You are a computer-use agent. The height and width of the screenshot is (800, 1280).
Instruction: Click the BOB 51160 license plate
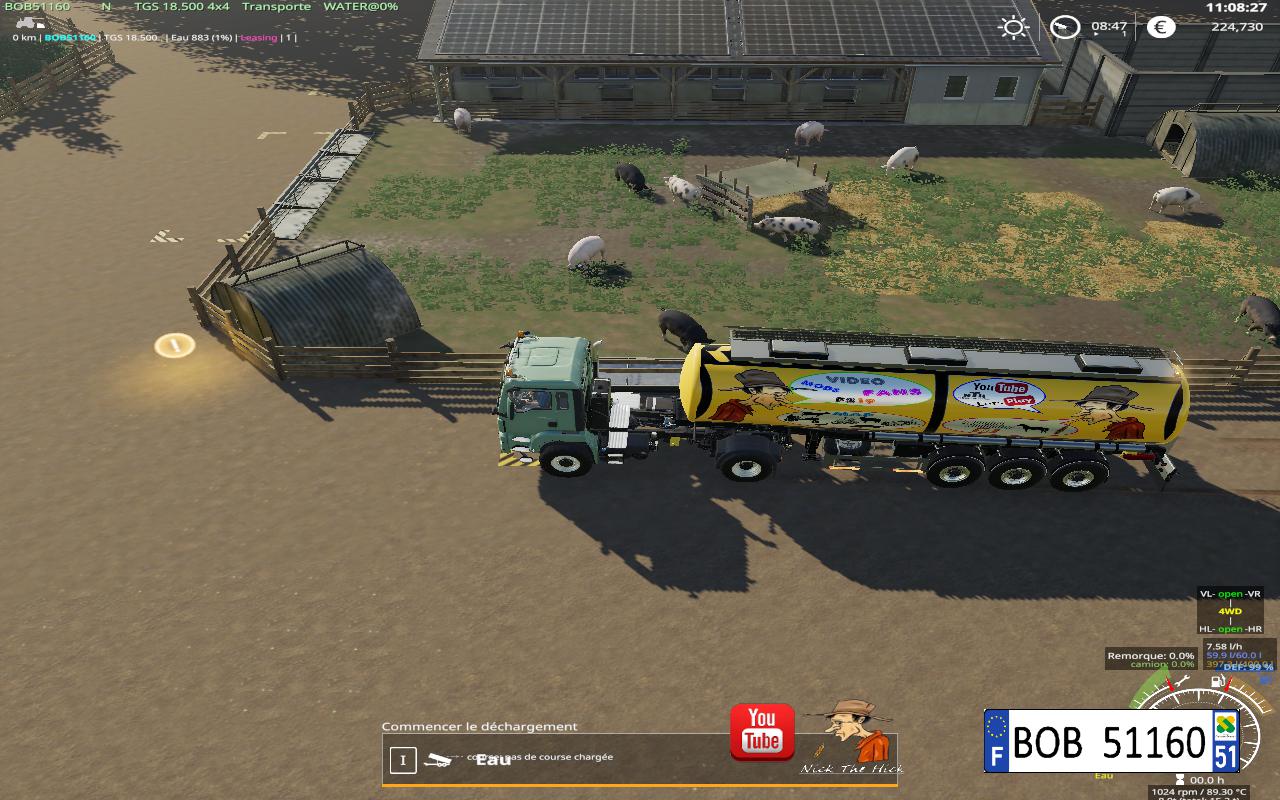click(1111, 742)
